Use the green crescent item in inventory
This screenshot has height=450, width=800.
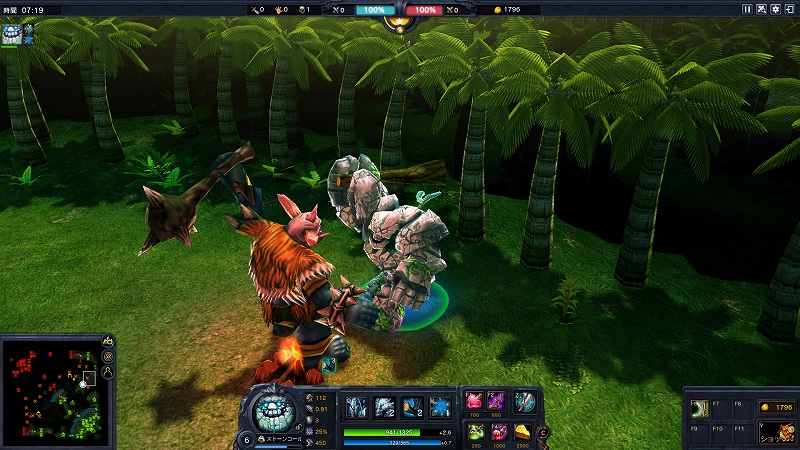(700, 408)
